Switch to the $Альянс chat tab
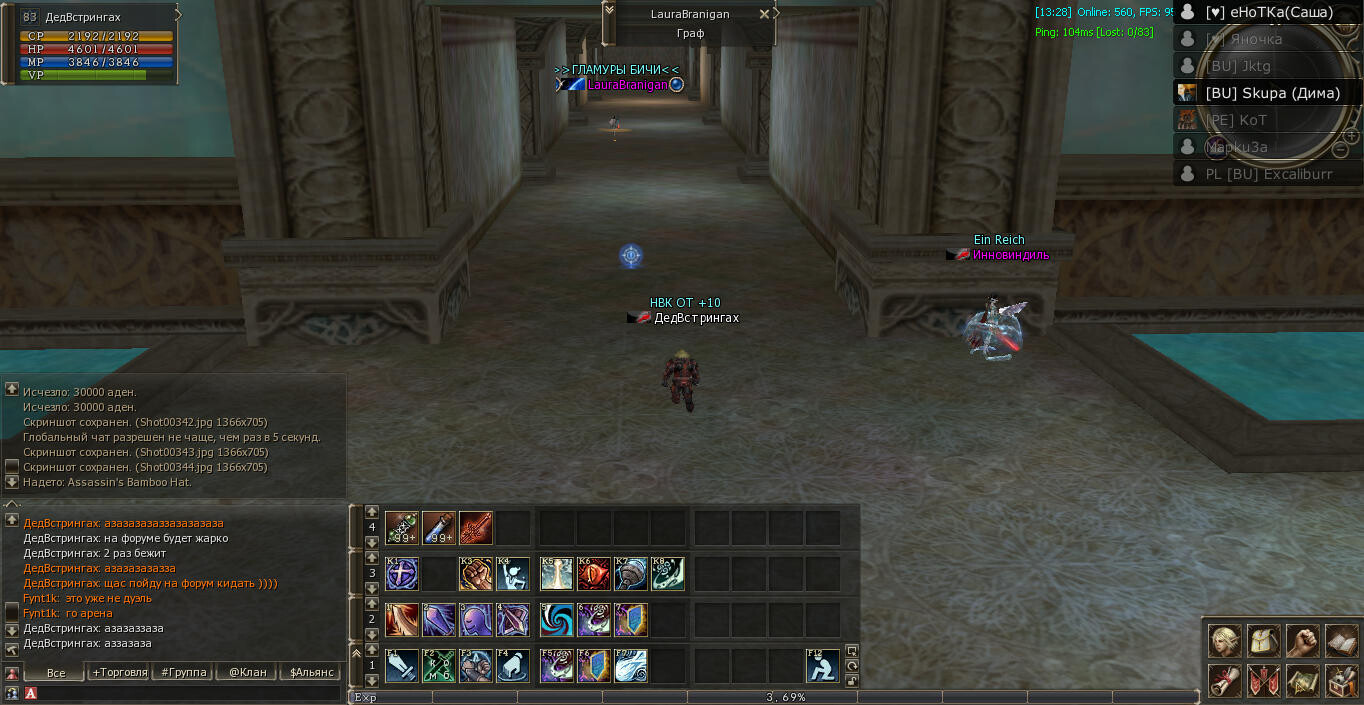Screen dimensions: 1364x705 (311, 672)
